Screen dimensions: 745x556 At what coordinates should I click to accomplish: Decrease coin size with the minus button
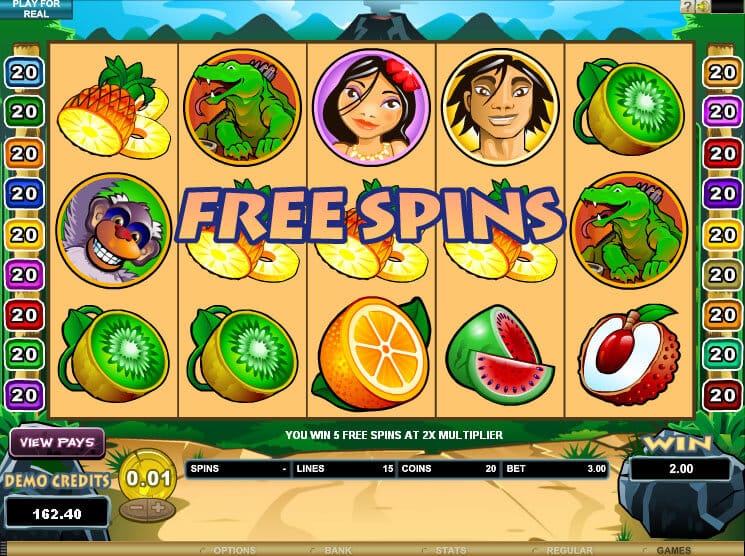click(137, 507)
